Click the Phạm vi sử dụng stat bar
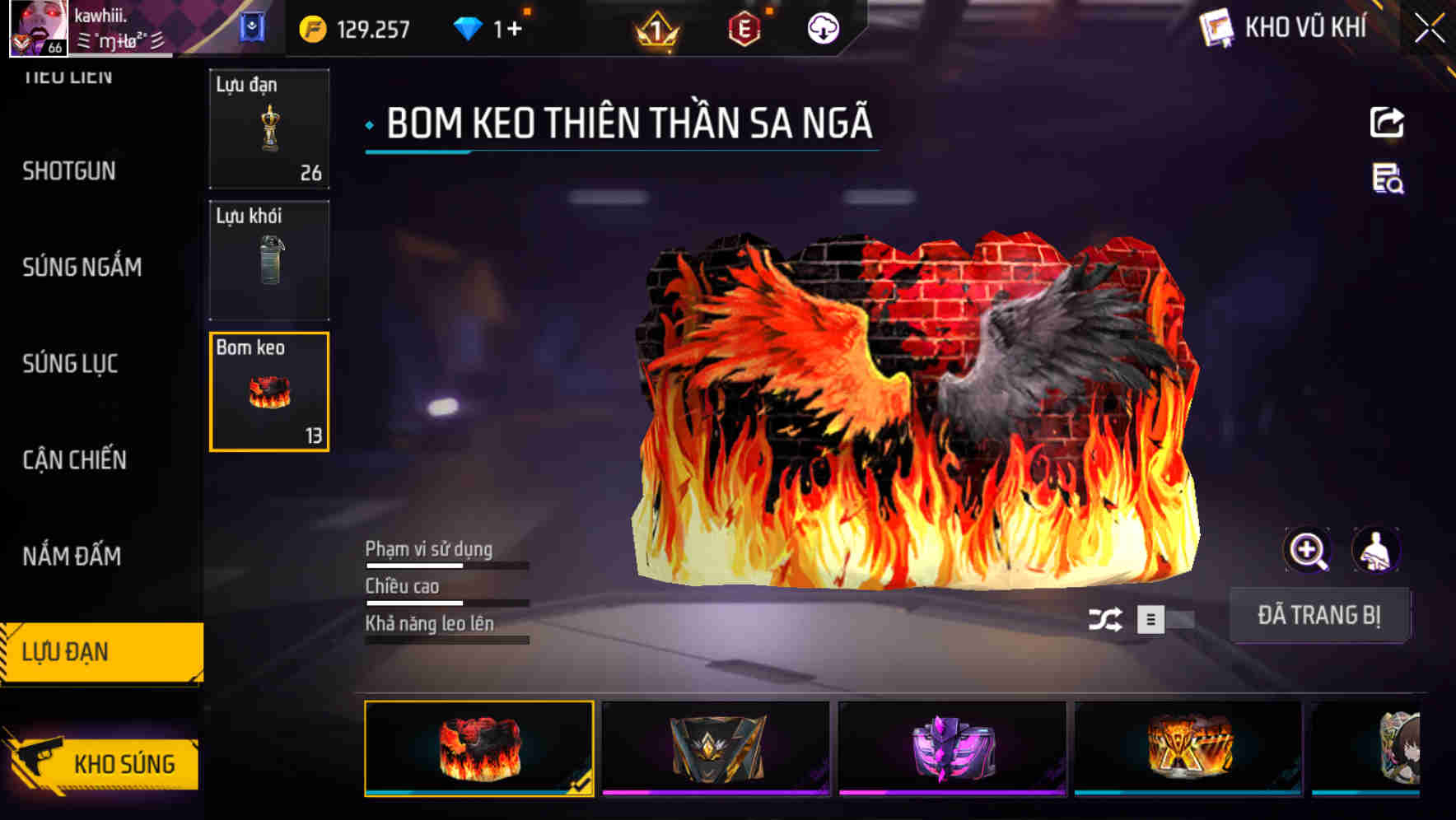This screenshot has width=1456, height=820. click(x=445, y=565)
